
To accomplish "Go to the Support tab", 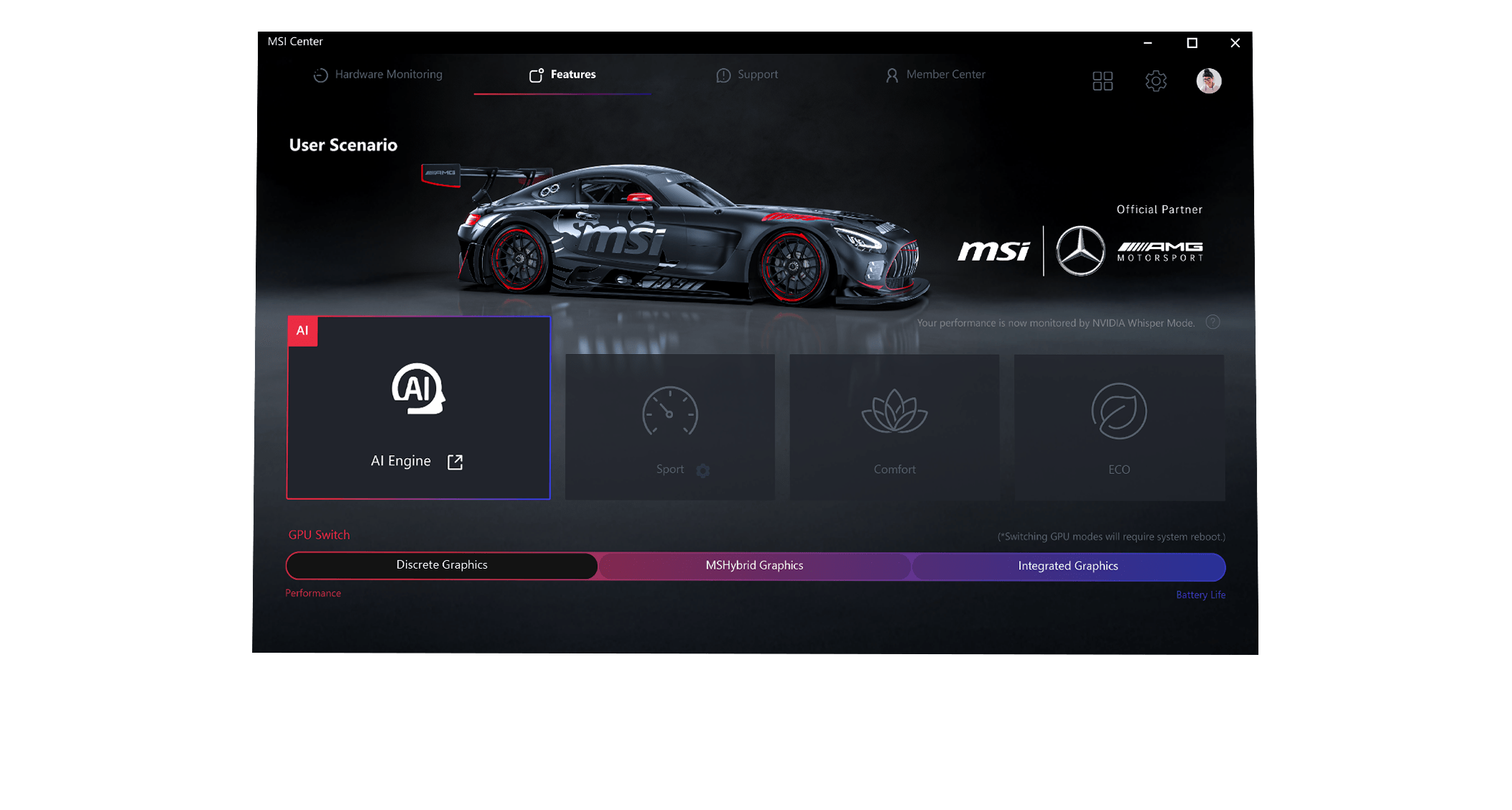I will click(x=747, y=75).
